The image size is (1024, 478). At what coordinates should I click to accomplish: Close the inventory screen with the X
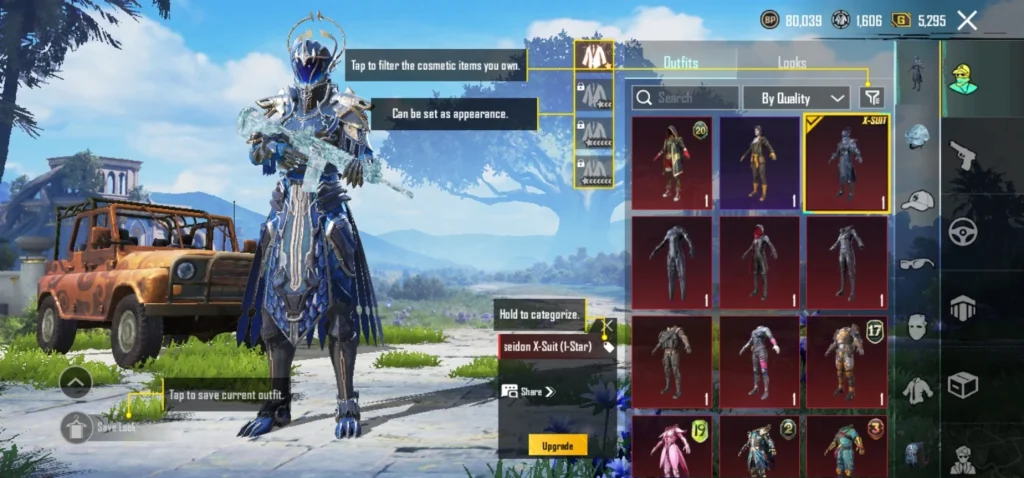point(967,20)
